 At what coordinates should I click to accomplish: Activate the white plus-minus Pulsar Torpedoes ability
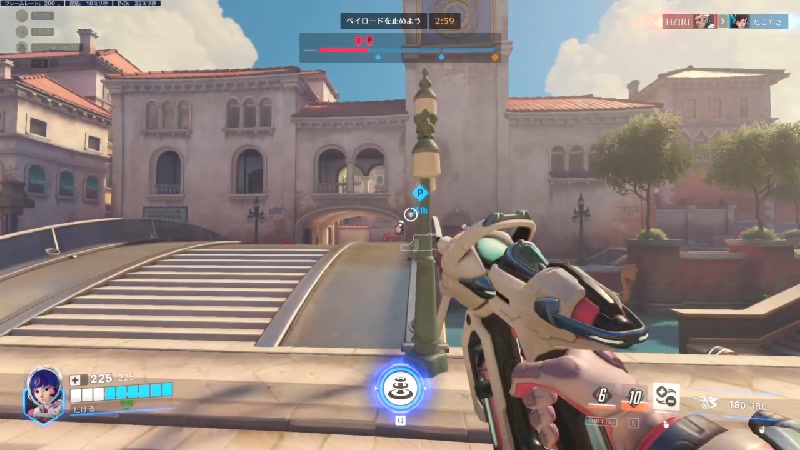pyautogui.click(x=666, y=396)
